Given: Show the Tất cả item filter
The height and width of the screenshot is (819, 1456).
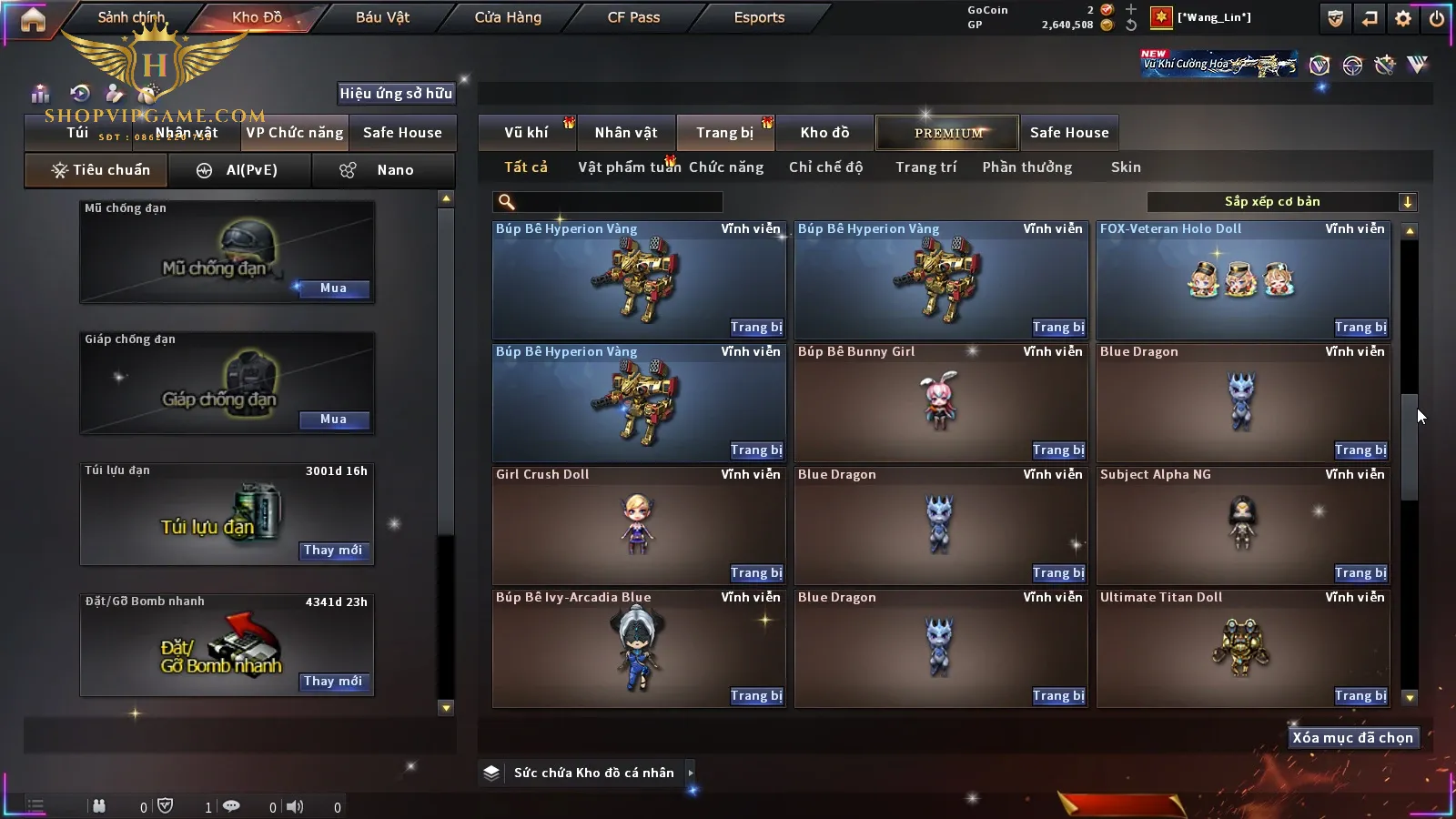Looking at the screenshot, I should 526,167.
